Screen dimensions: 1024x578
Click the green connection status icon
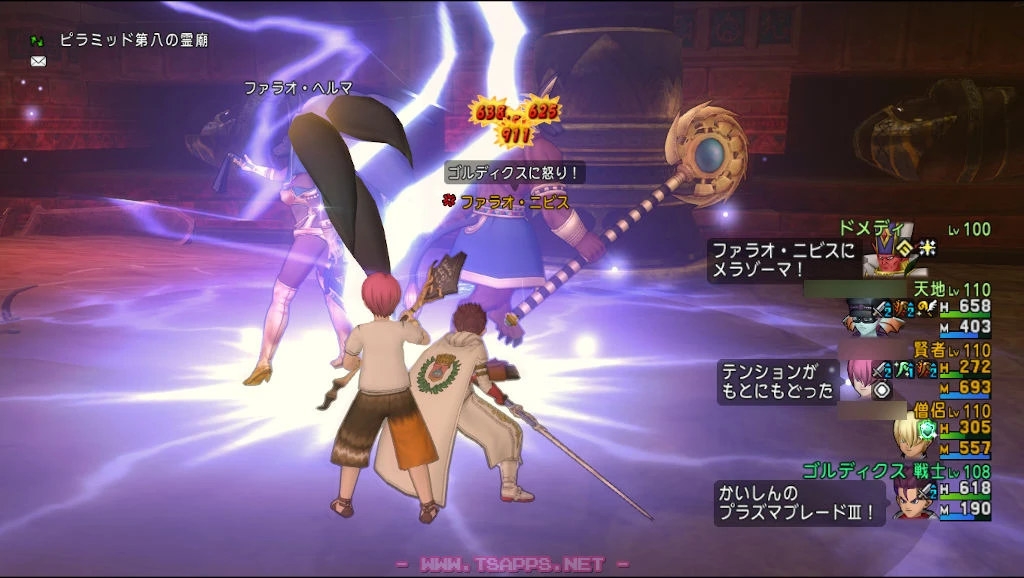38,41
